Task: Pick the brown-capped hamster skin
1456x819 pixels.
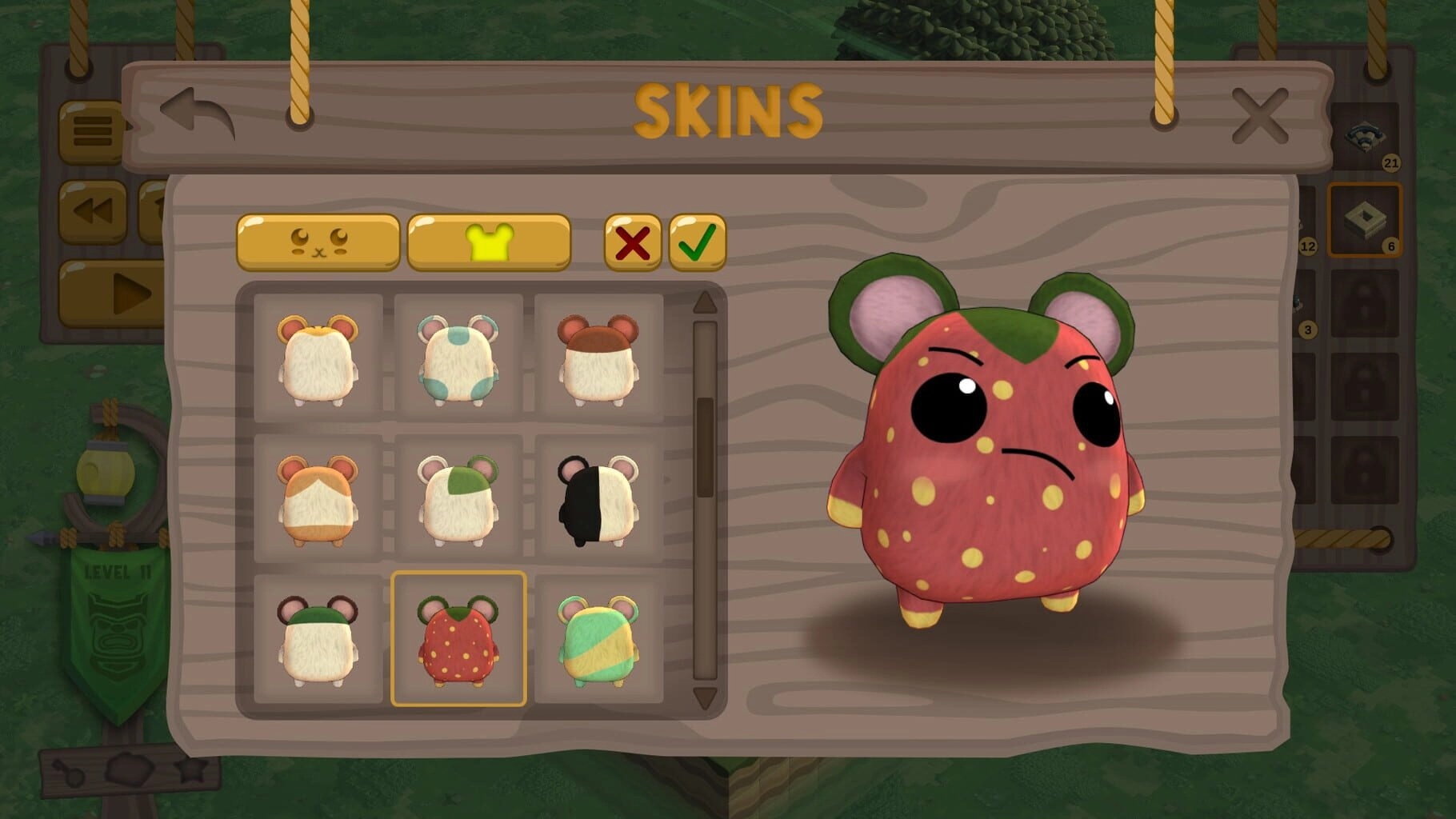Action: point(598,358)
